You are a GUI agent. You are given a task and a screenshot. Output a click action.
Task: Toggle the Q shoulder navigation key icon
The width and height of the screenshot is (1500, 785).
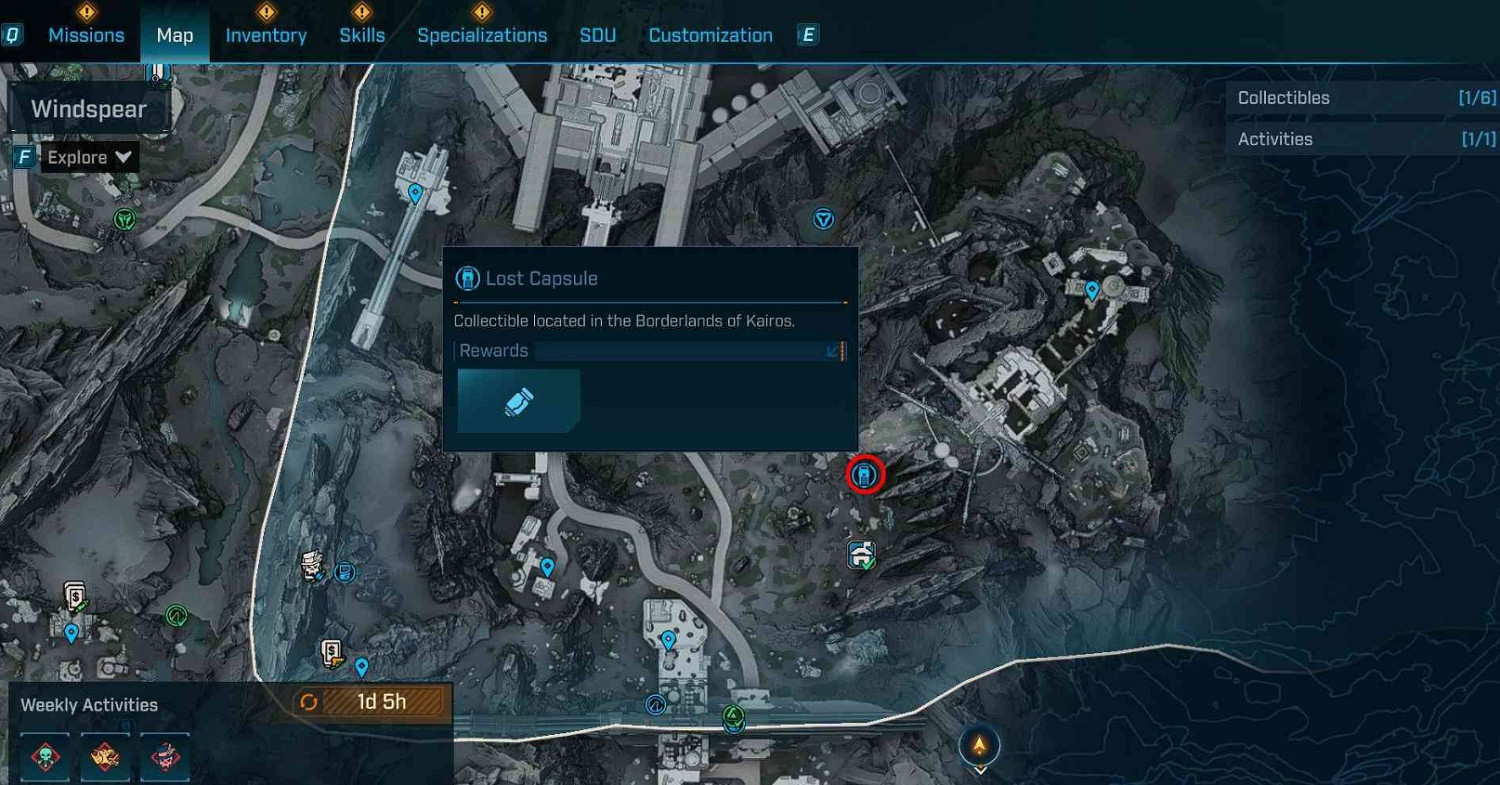(12, 35)
